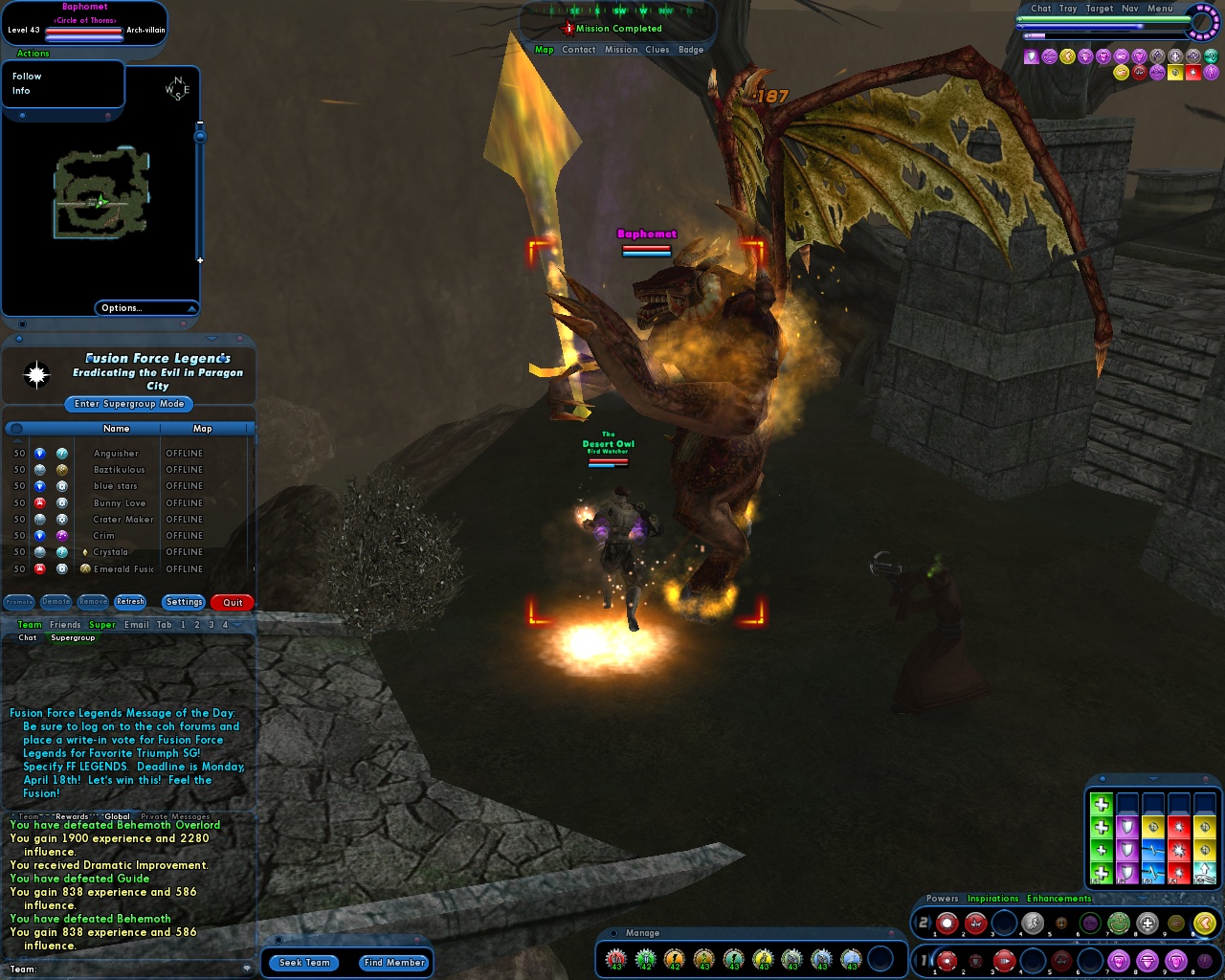Toggle the Global chat filter

click(x=117, y=815)
